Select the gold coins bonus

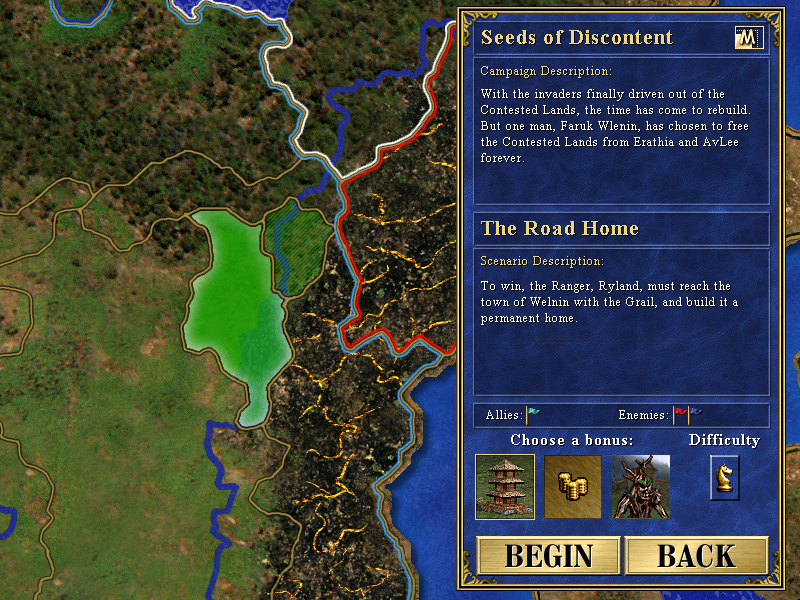pos(573,487)
